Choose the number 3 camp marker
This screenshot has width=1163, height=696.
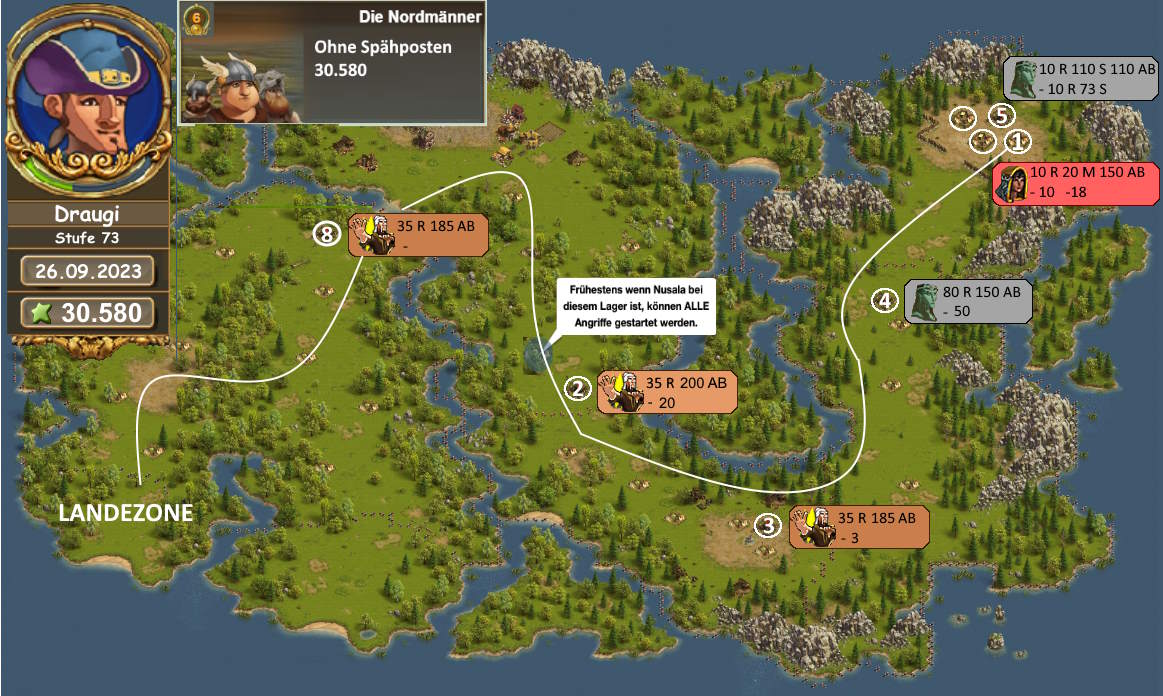pyautogui.click(x=767, y=525)
